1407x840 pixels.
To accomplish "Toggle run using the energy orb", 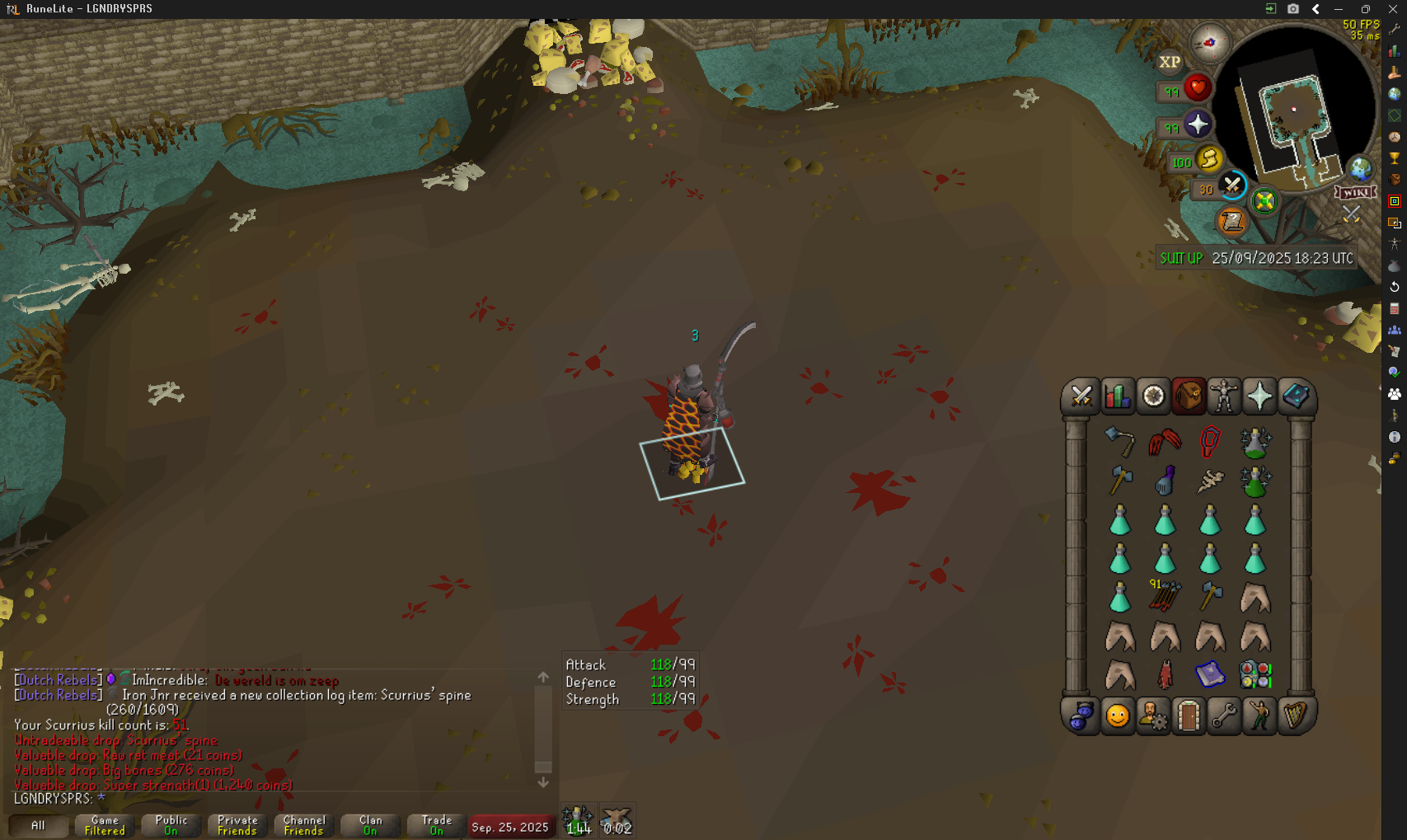I will click(1209, 158).
